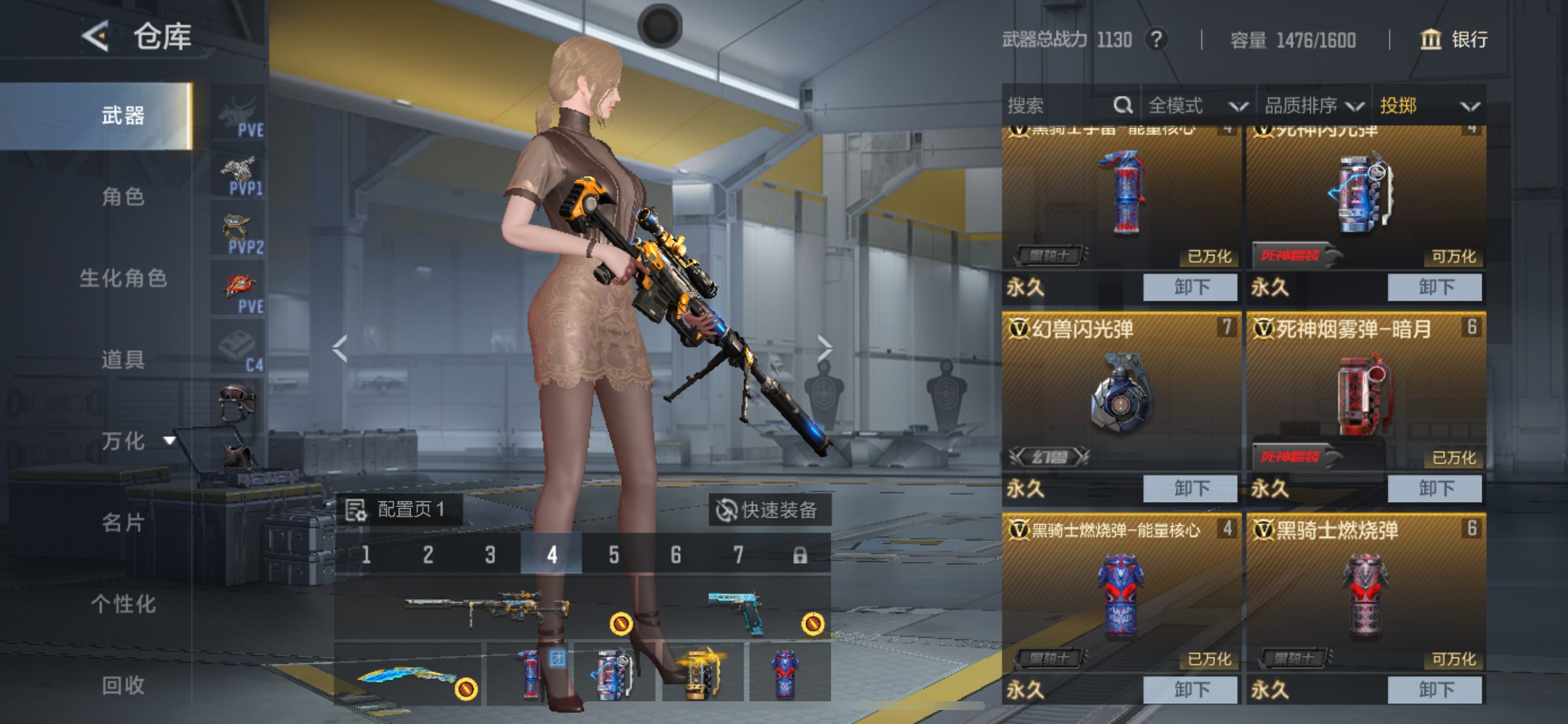Show the weapon power help question mark
Viewport: 1568px width, 724px height.
[1156, 40]
